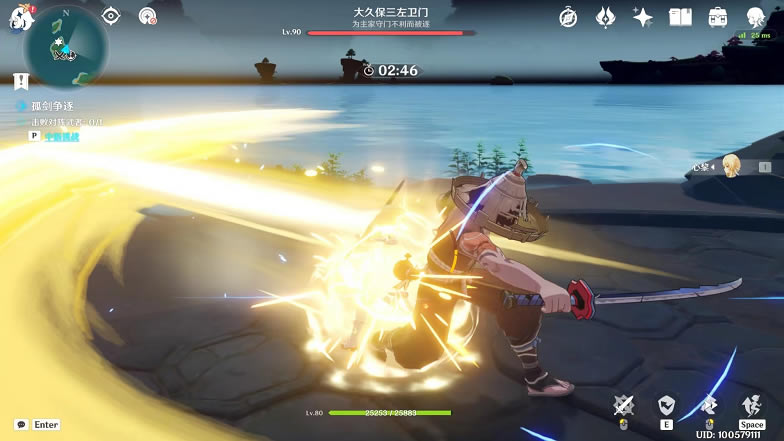The height and width of the screenshot is (441, 784).
Task: Select the 孤剑争逐 quest tracker
Action: 52,105
